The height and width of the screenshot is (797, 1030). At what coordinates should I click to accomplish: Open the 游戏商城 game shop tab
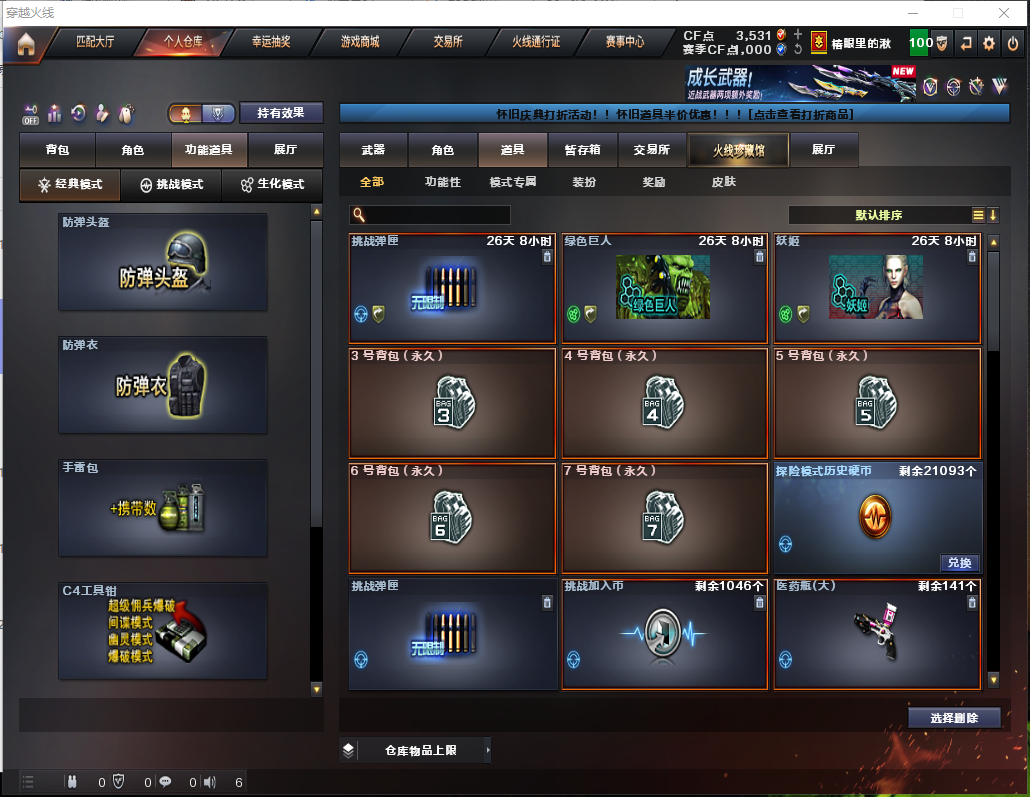click(x=360, y=42)
